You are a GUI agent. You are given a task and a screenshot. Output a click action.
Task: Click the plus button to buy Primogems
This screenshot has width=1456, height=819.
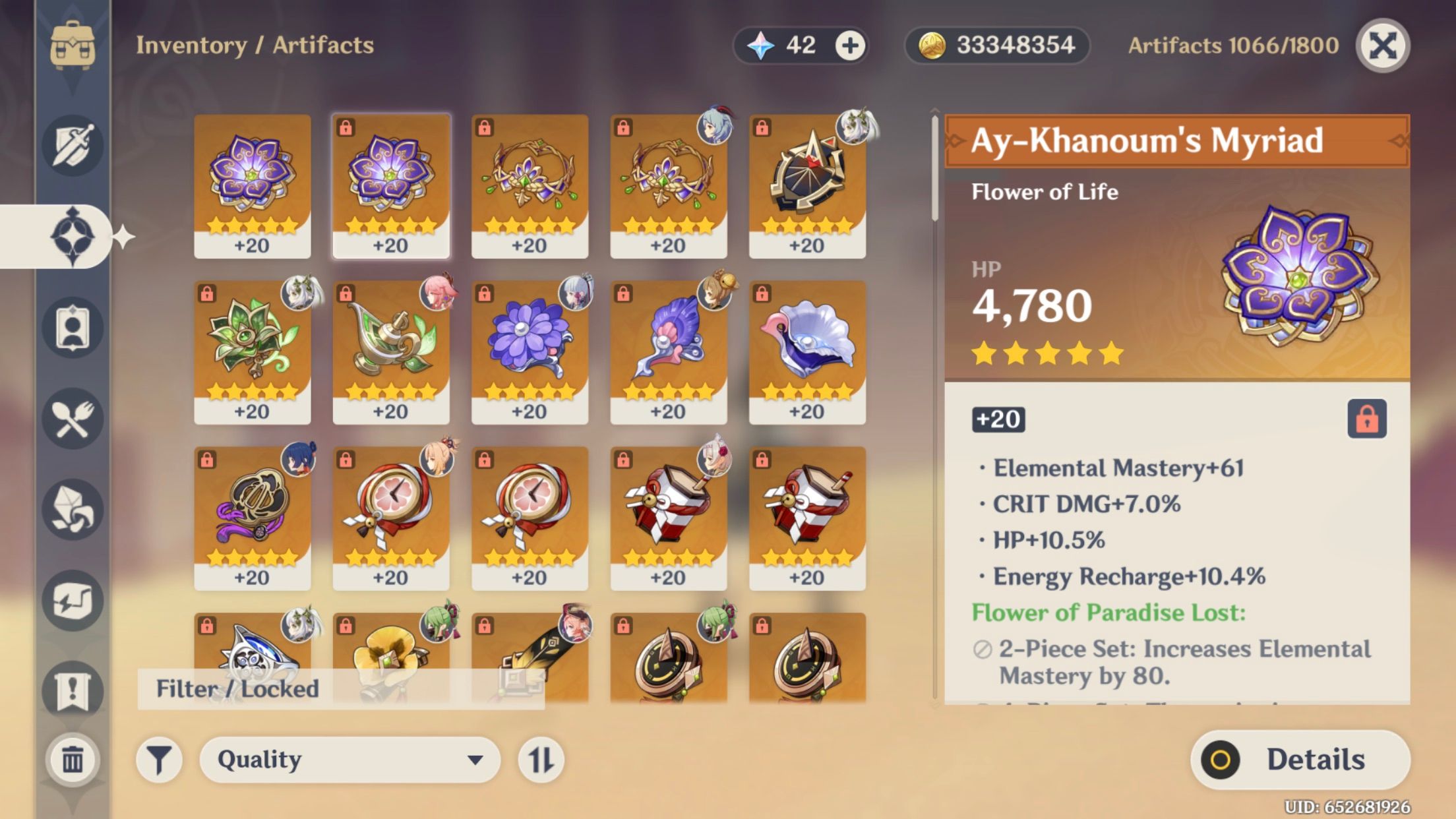pos(849,45)
